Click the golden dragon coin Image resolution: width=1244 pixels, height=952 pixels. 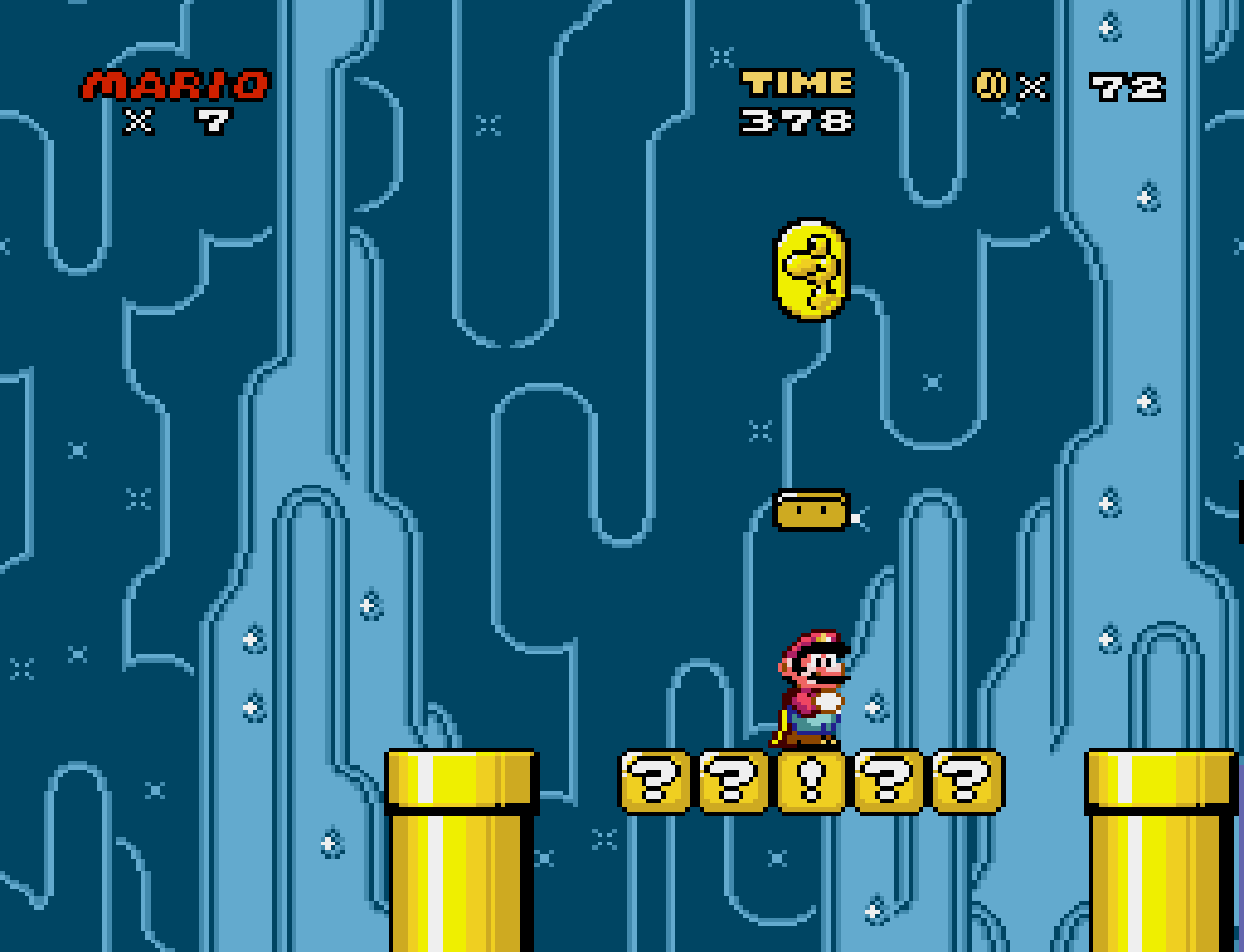810,269
